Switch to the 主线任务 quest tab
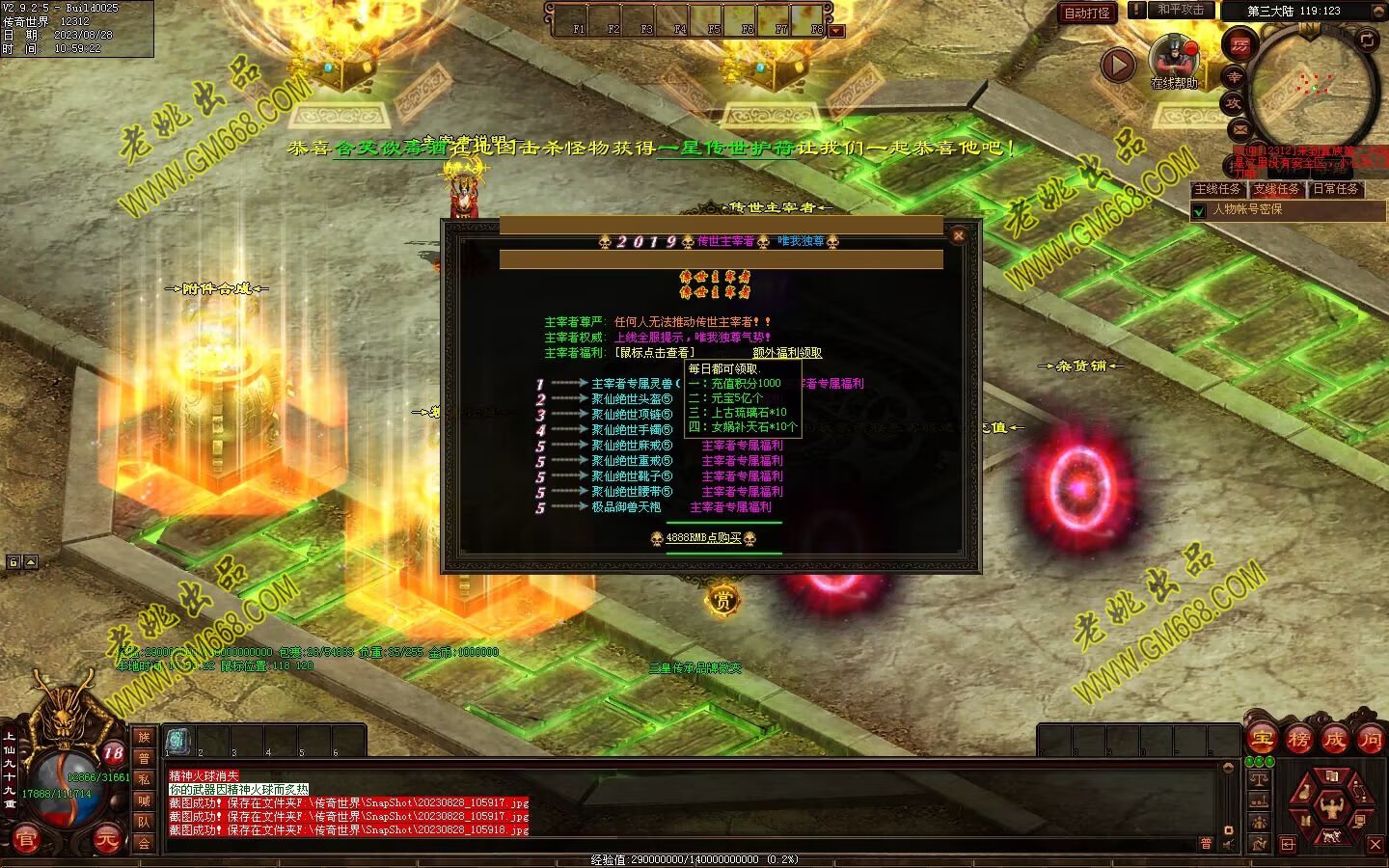This screenshot has height=868, width=1389. coord(1217,189)
